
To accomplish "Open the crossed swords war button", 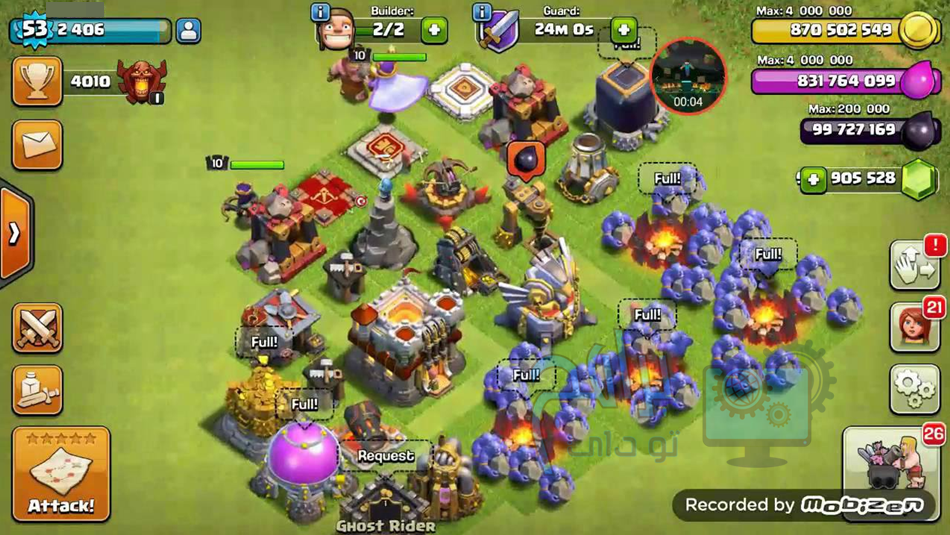I will [x=37, y=328].
